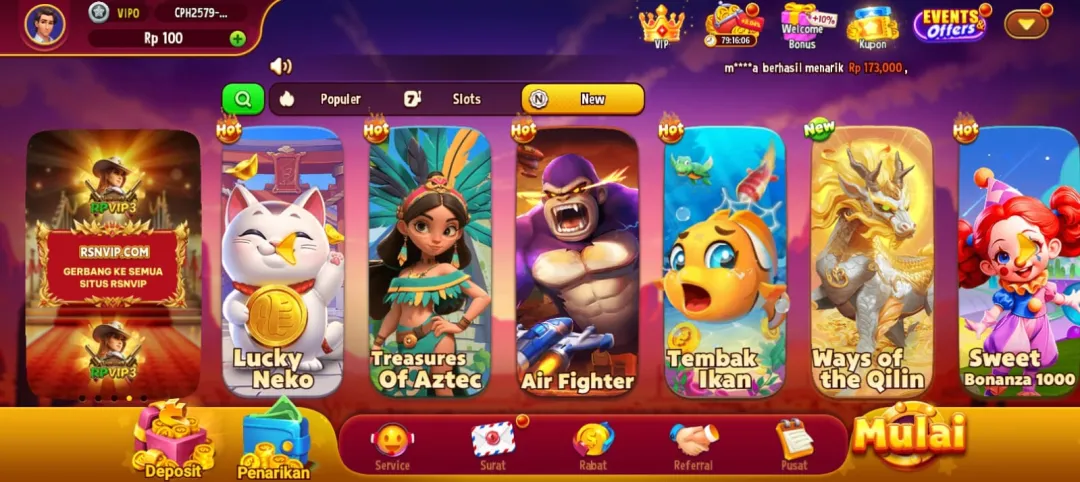Open the player avatar profile
This screenshot has height=482, width=1080.
44,25
